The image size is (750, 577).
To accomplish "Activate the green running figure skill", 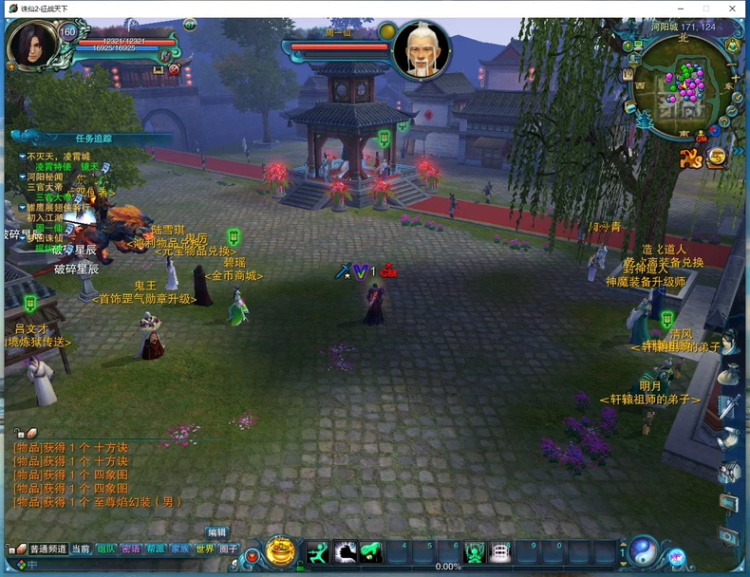I will (318, 552).
